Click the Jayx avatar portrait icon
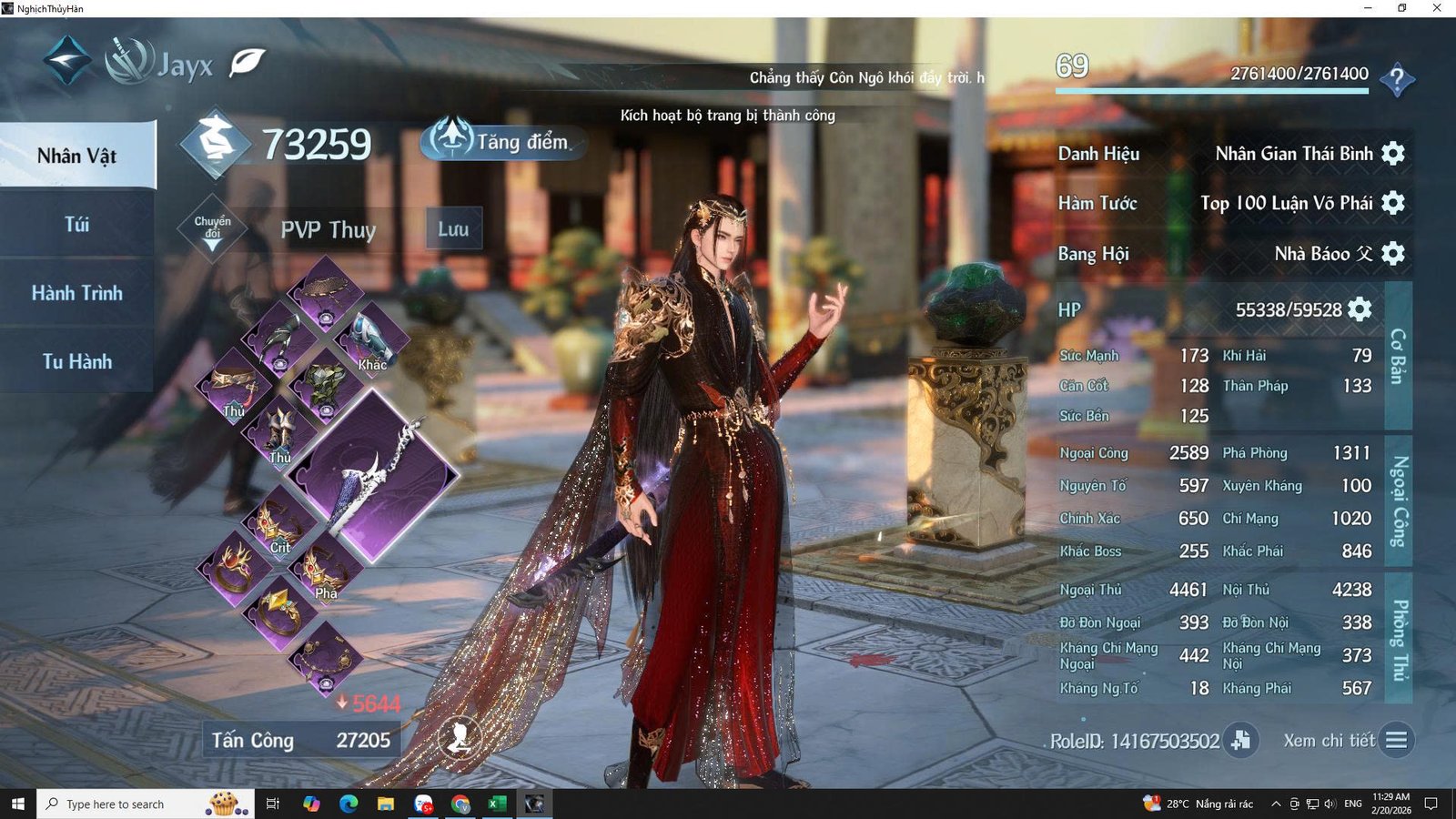 pos(127,58)
